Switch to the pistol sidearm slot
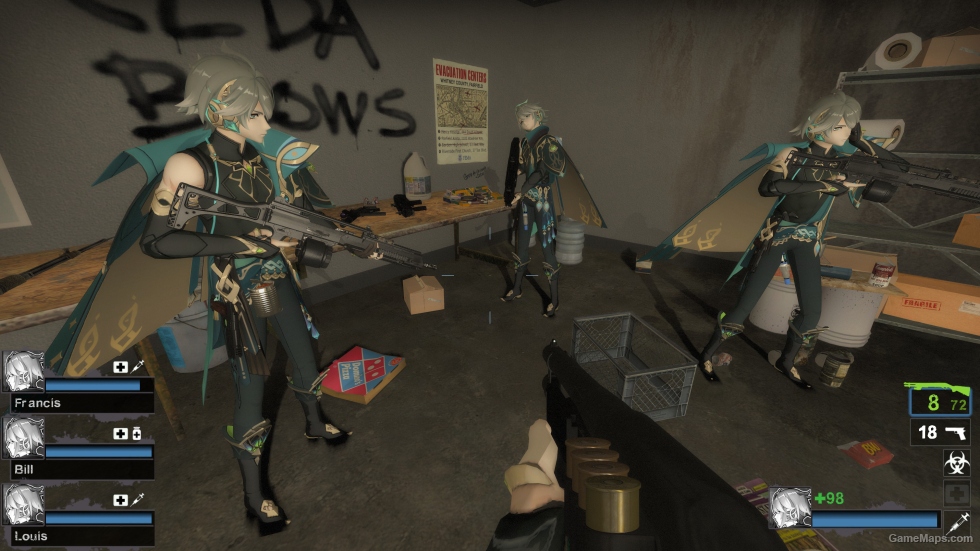The height and width of the screenshot is (551, 980). [940, 432]
